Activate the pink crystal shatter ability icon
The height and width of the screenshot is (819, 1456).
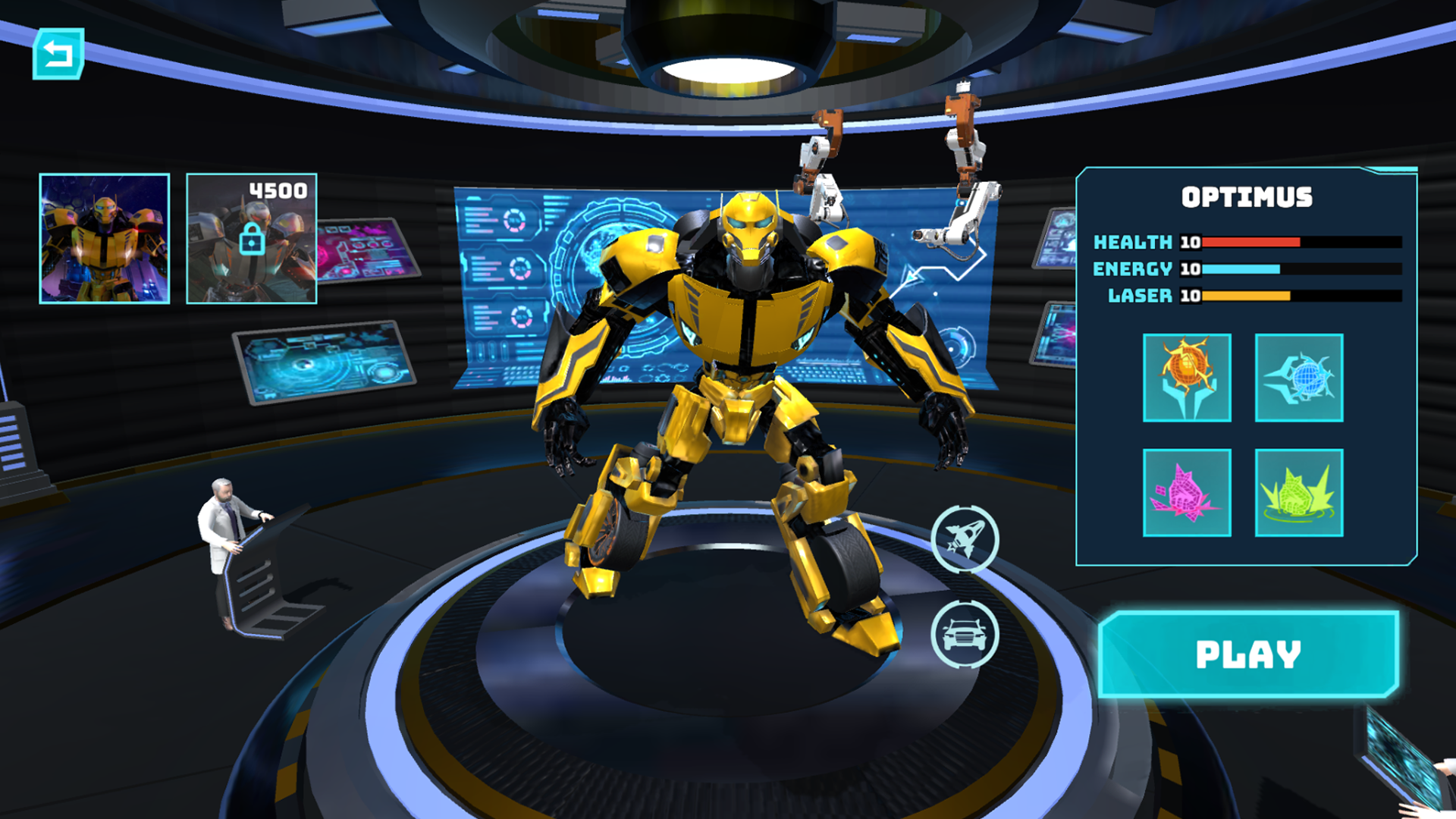[x=1187, y=493]
